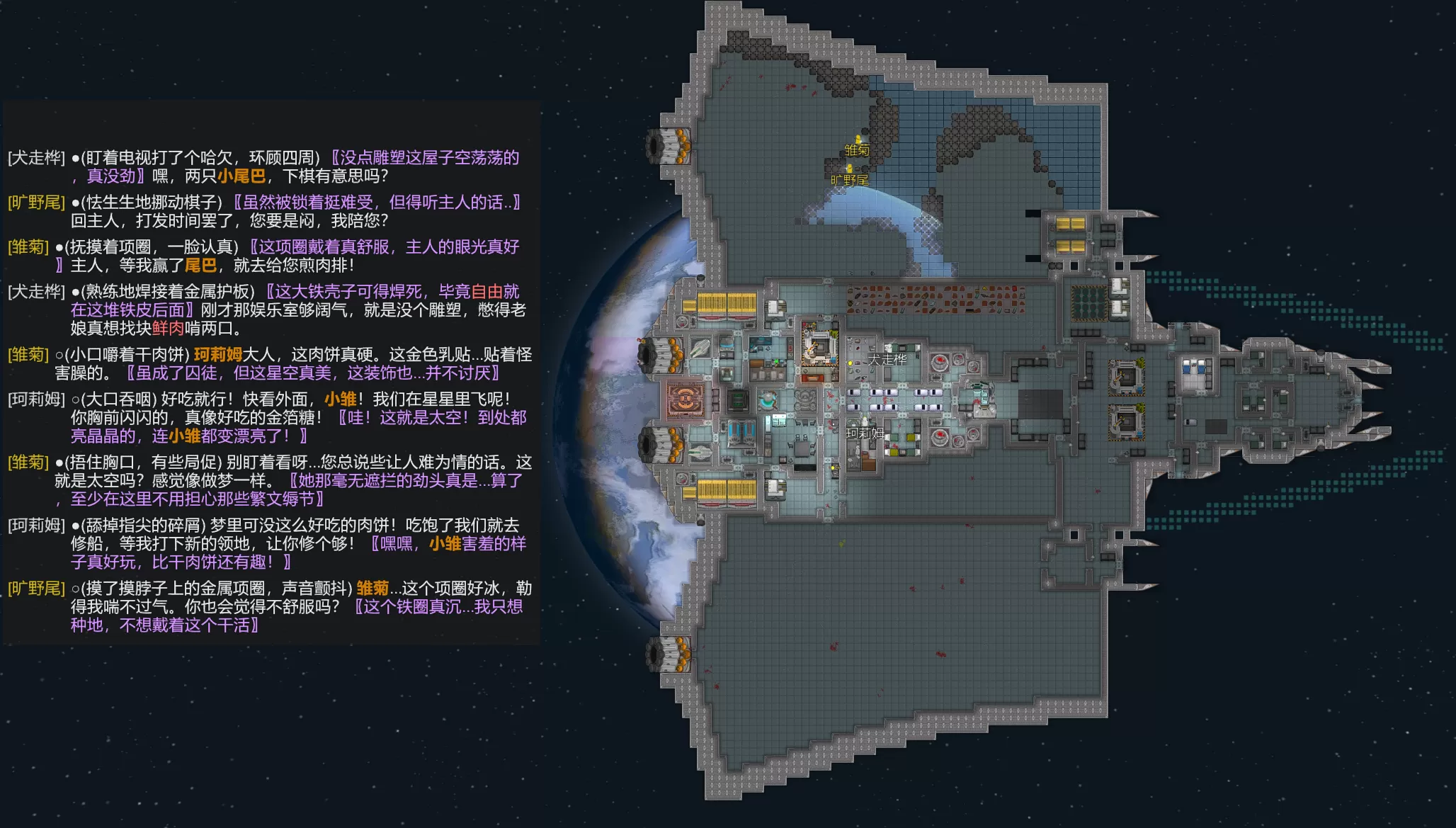Click the orange 雏菊 name in the last message
Image resolution: width=1456 pixels, height=828 pixels.
[x=372, y=589]
